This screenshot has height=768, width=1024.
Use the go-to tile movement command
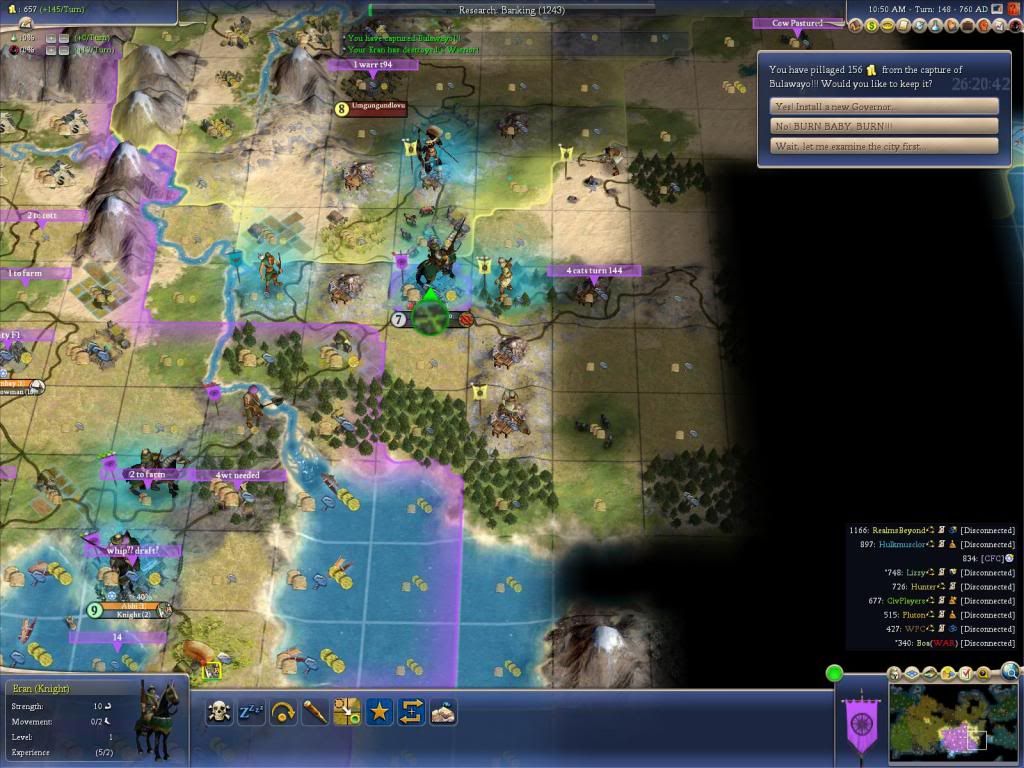pyautogui.click(x=347, y=712)
